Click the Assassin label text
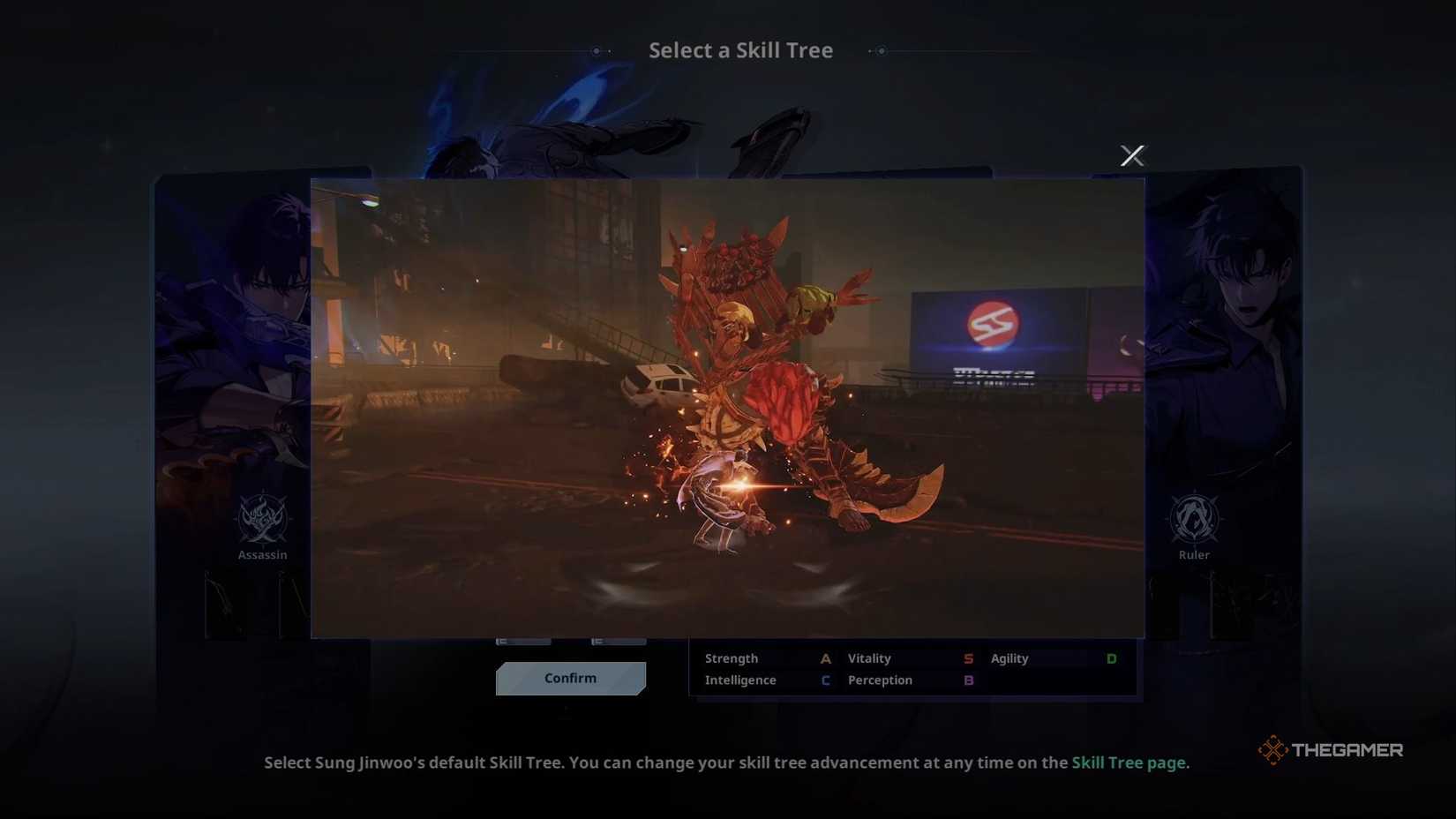Viewport: 1456px width, 819px height. tap(262, 554)
